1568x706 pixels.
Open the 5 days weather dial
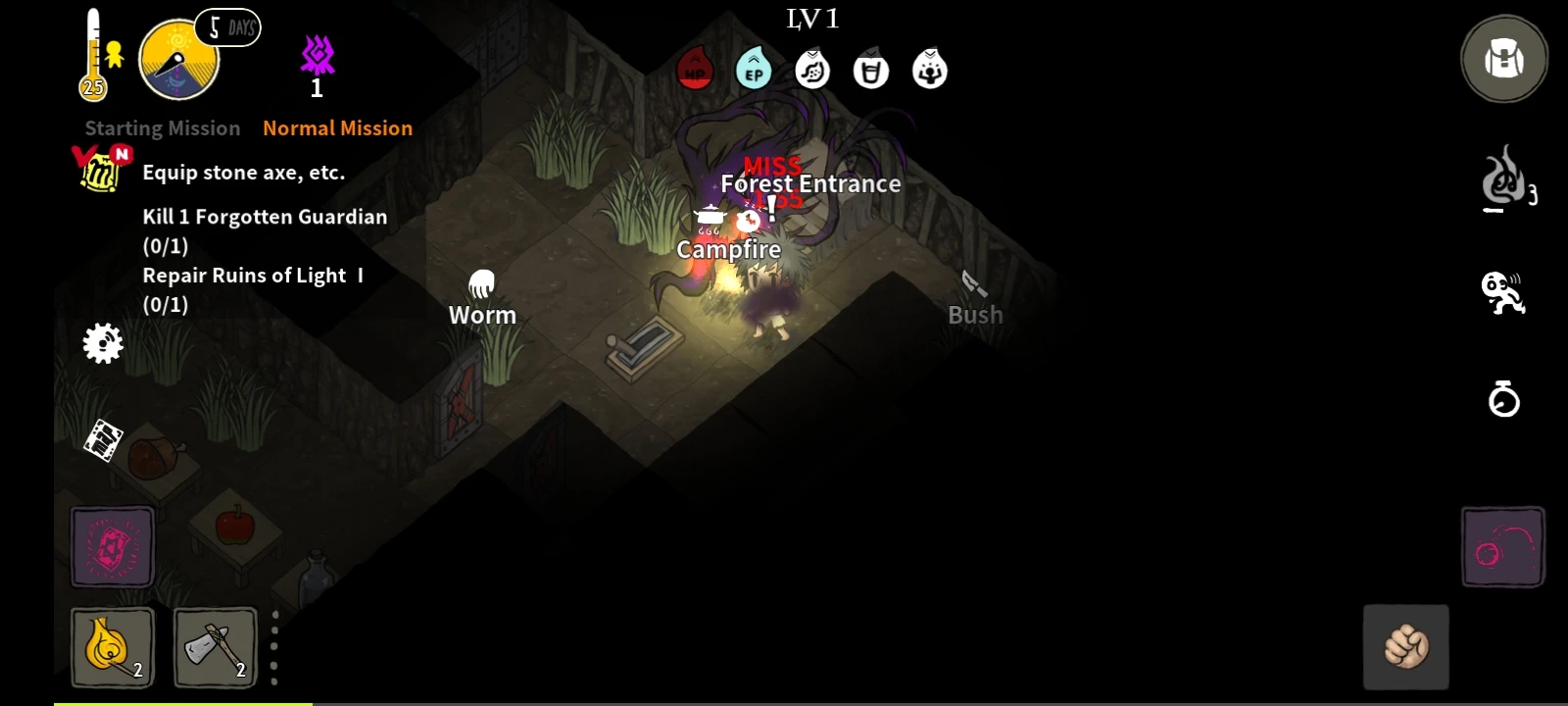178,57
